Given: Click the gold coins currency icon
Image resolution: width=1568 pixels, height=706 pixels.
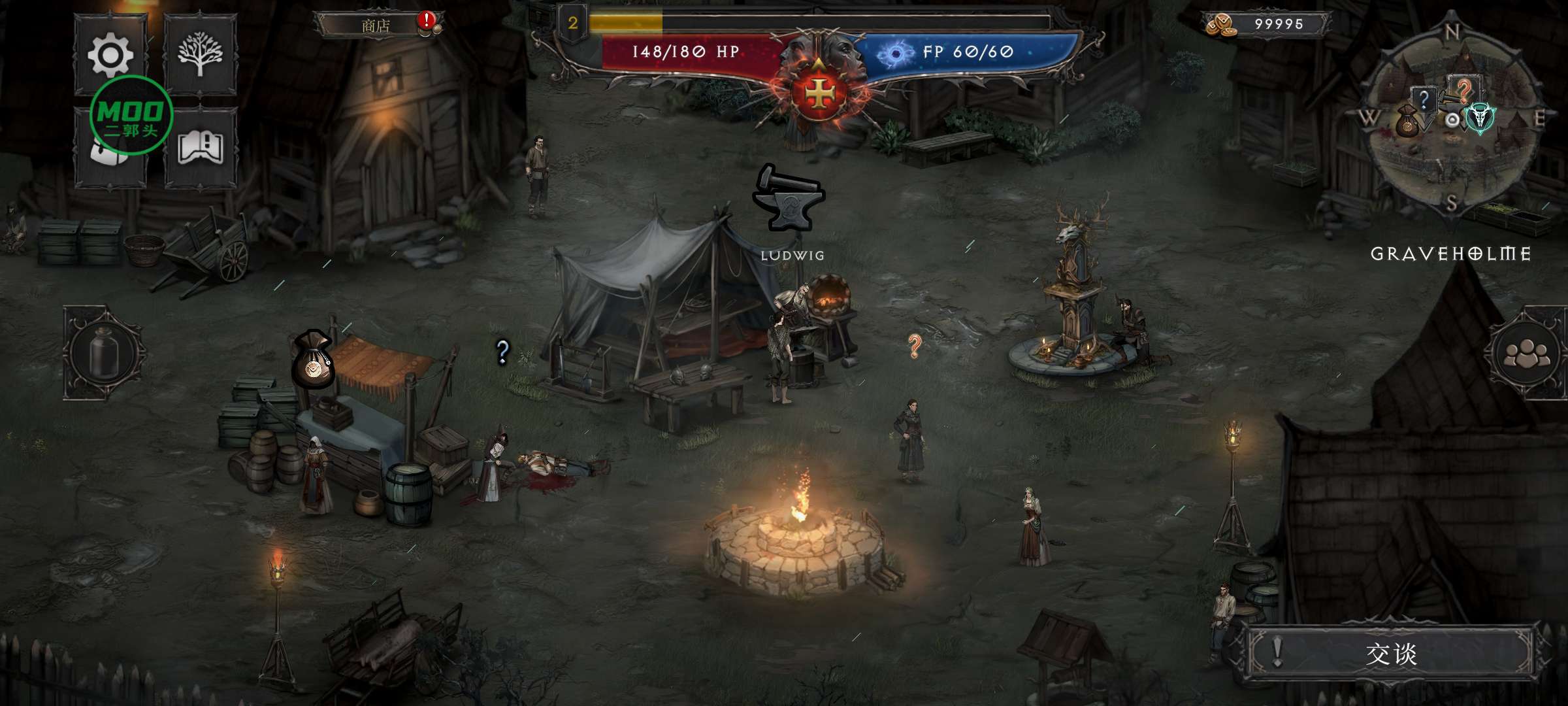Looking at the screenshot, I should tap(1220, 25).
